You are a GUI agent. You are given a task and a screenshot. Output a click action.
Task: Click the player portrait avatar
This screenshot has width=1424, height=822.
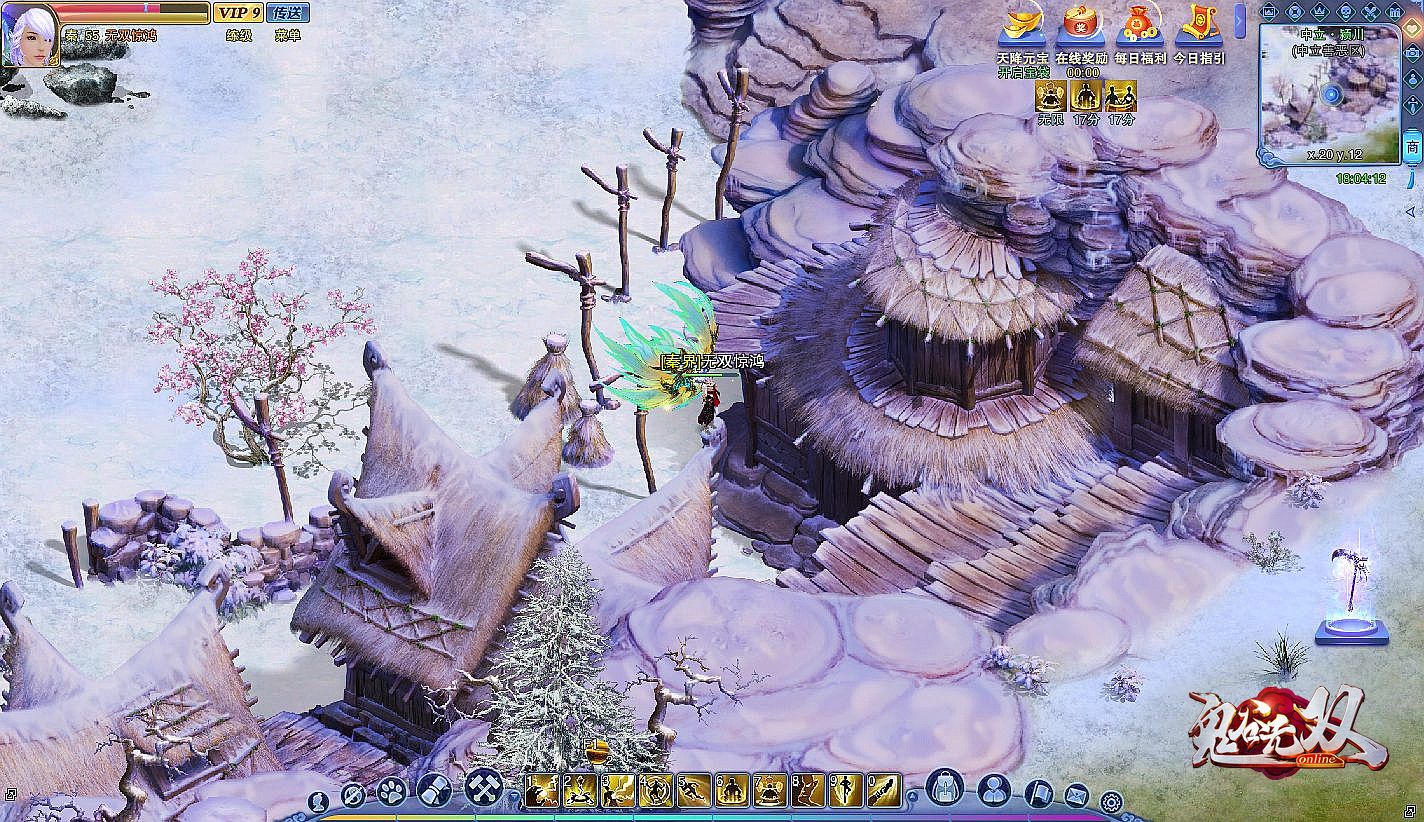[29, 33]
